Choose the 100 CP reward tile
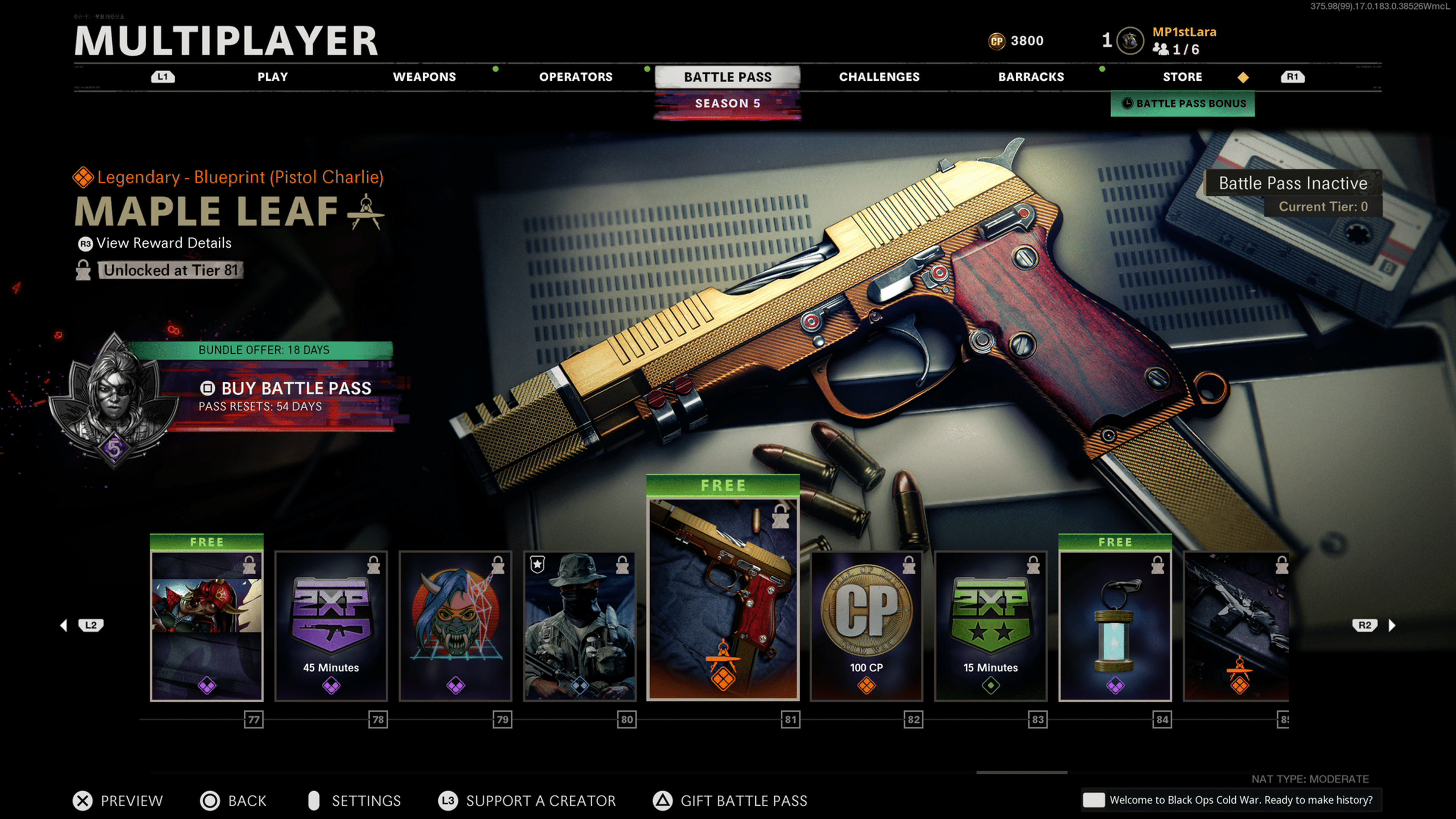 click(866, 626)
